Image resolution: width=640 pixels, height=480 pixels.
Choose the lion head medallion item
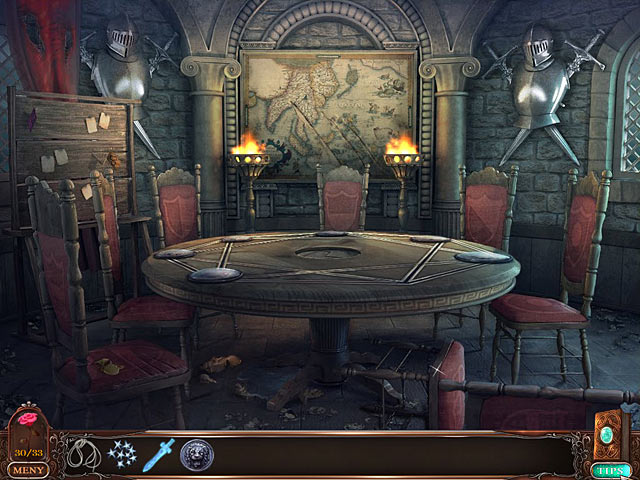tap(196, 456)
